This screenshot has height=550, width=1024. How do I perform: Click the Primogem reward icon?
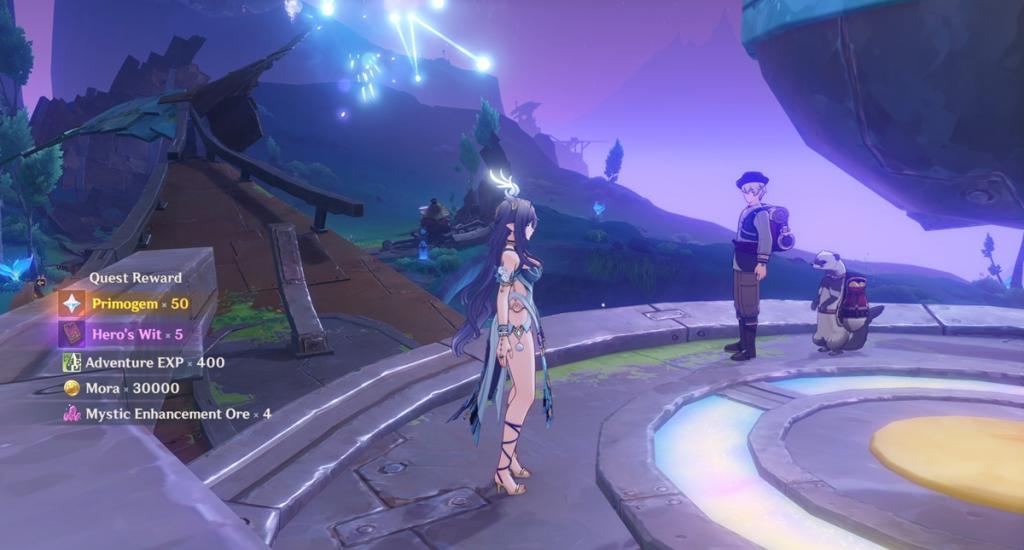[72, 303]
